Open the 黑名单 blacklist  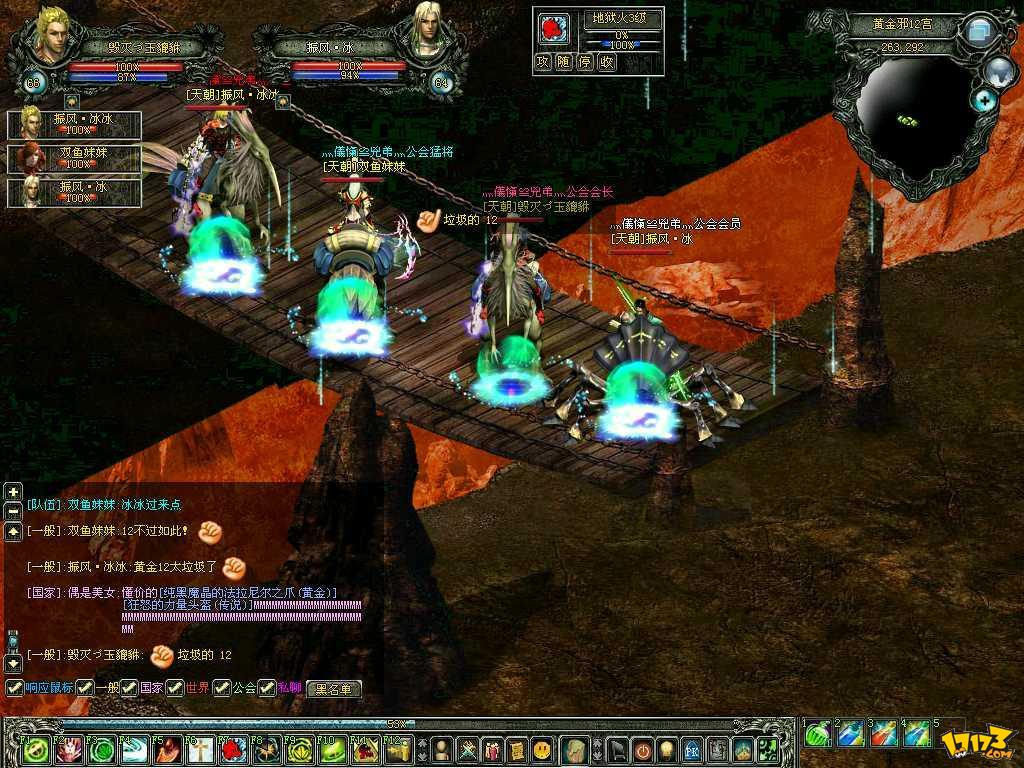click(x=333, y=689)
